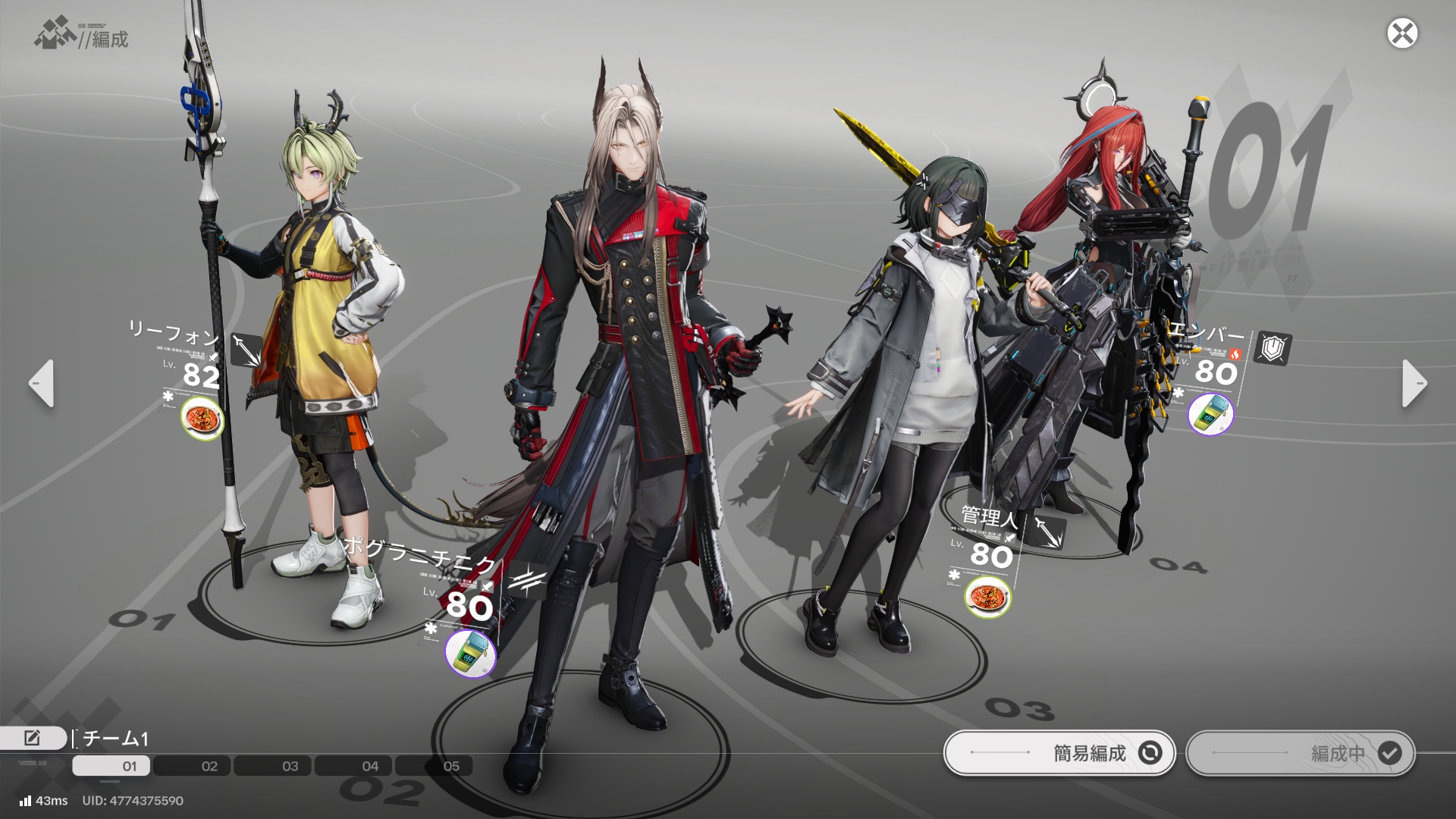Switch to team tab 04

coord(370,766)
